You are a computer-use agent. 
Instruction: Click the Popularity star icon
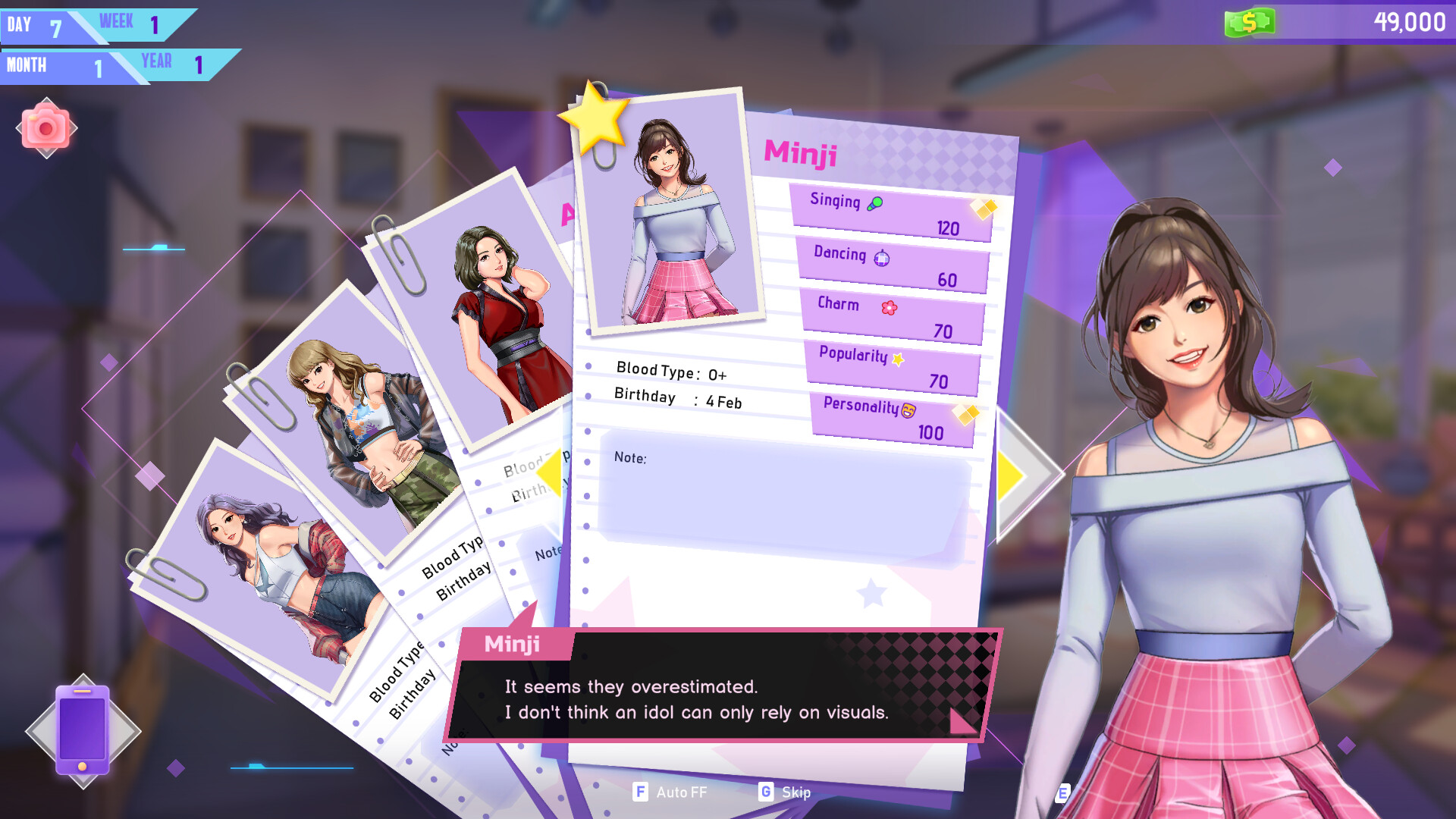(897, 358)
